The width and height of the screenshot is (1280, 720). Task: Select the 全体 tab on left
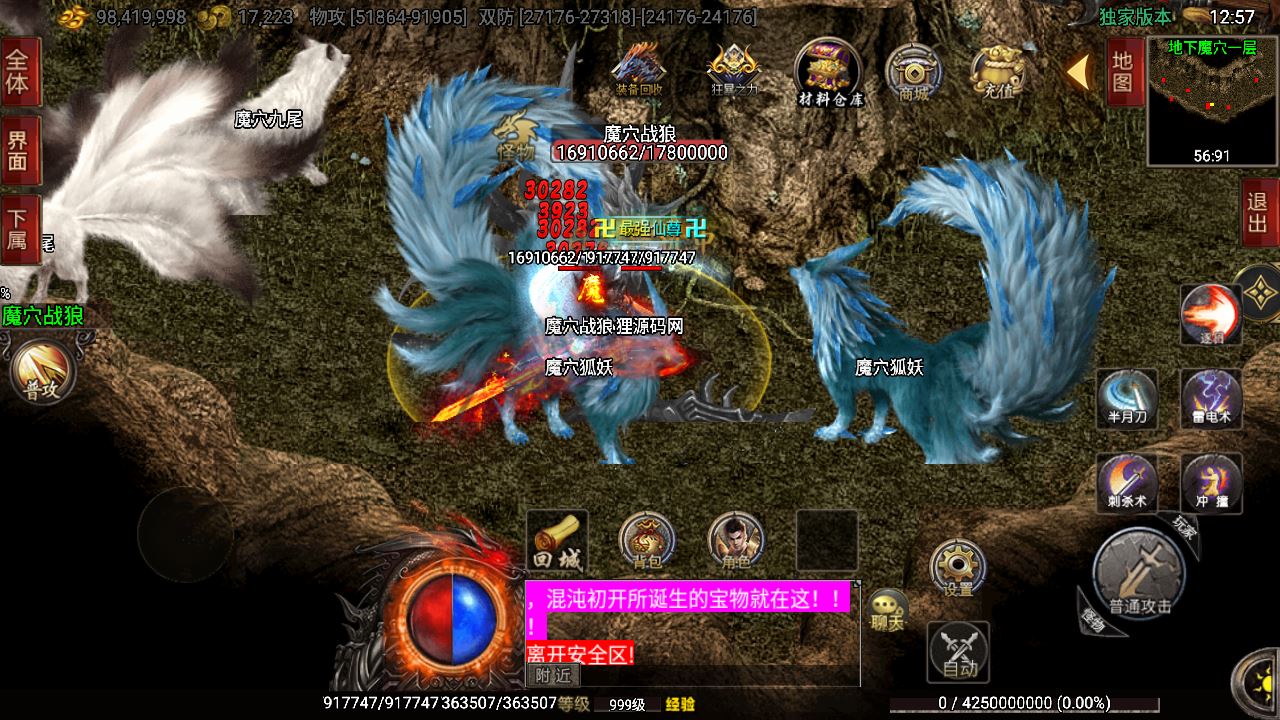coord(19,72)
